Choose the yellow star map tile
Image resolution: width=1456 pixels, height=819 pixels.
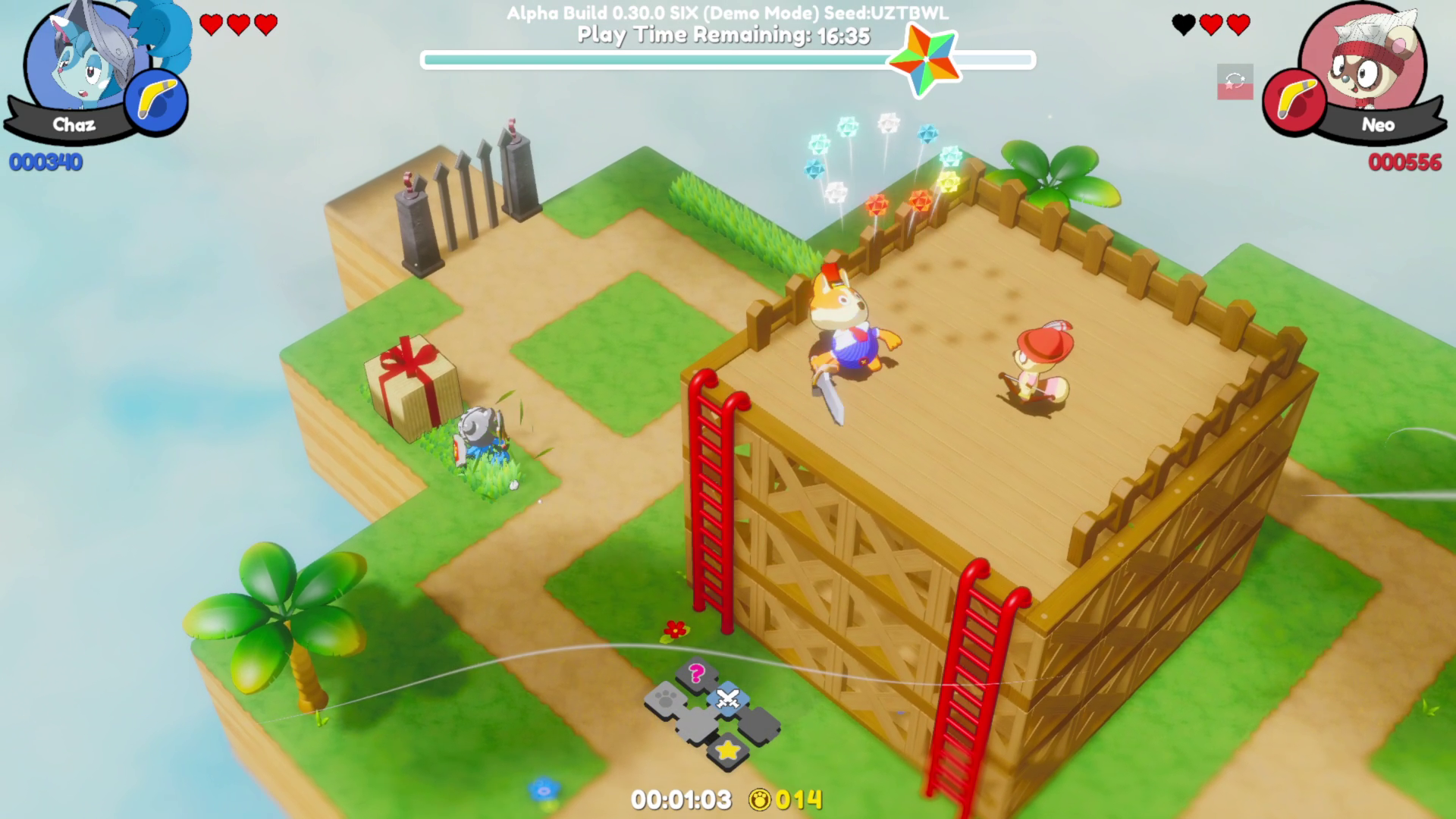[x=728, y=750]
